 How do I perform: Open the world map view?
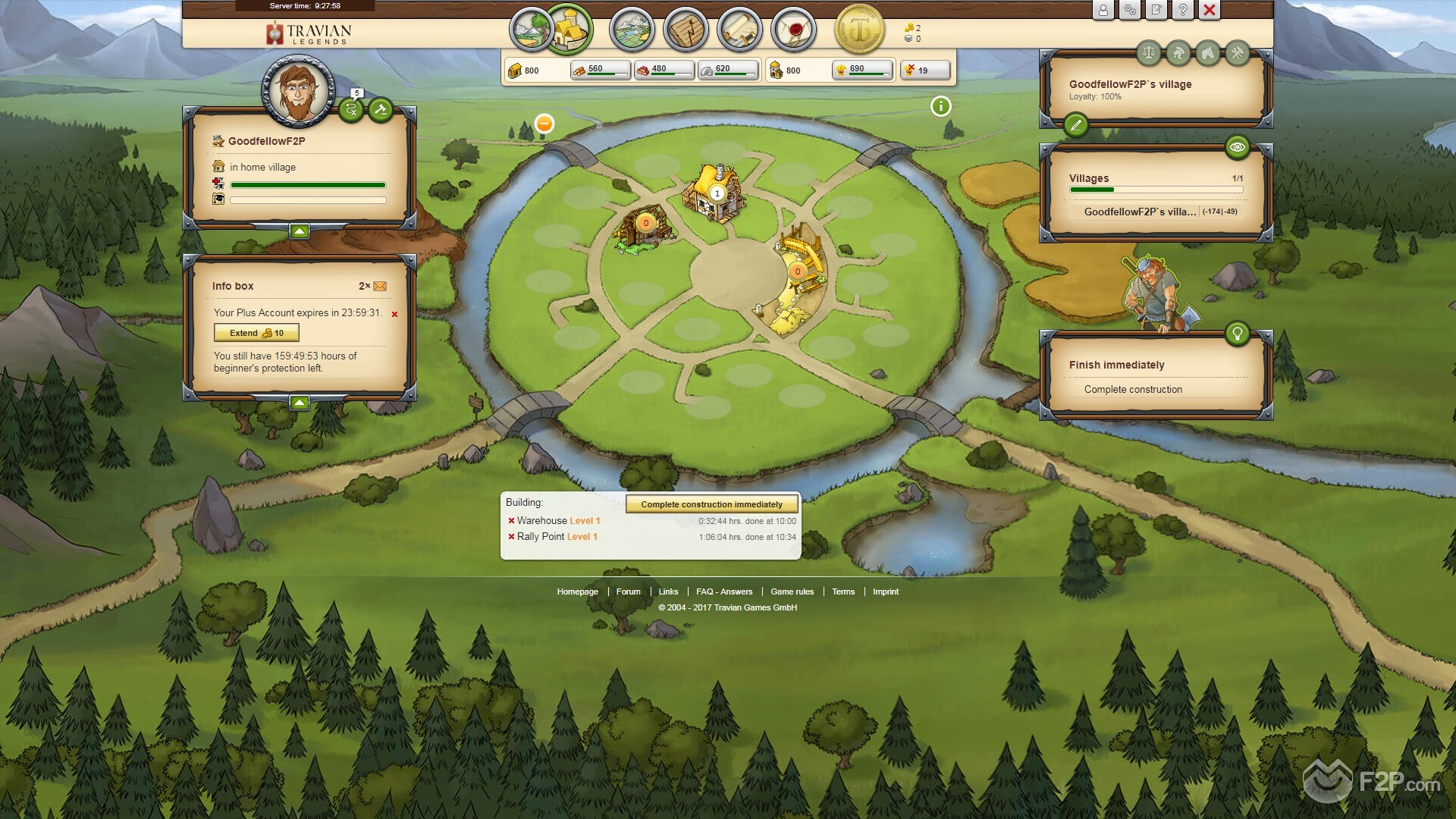(632, 30)
